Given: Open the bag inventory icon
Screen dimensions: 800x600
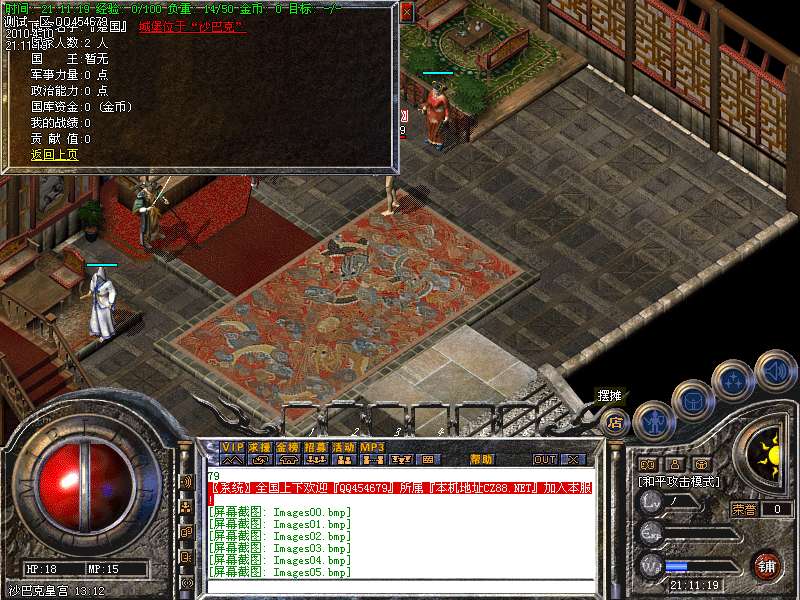Looking at the screenshot, I should [x=692, y=399].
